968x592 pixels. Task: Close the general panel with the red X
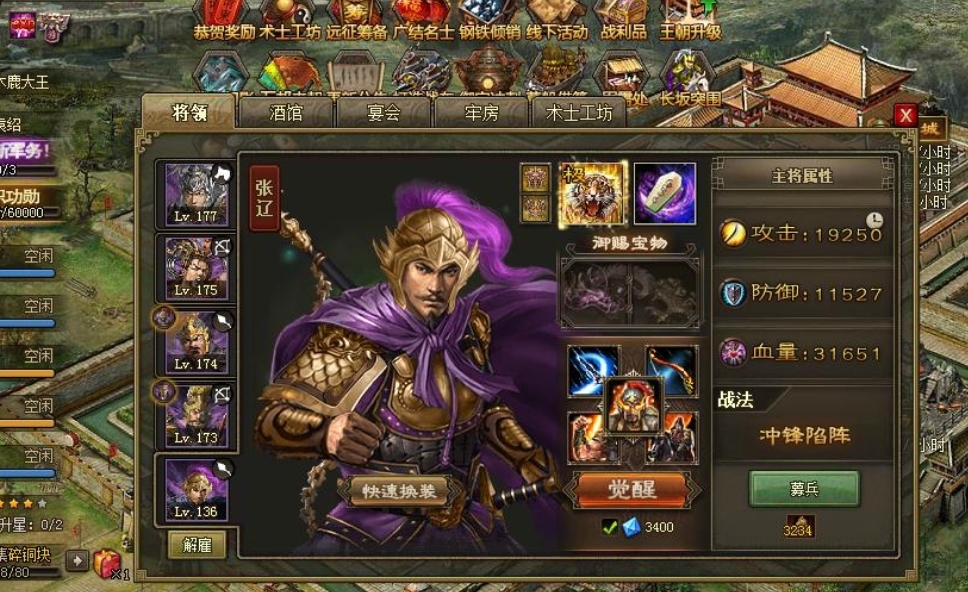click(x=906, y=115)
